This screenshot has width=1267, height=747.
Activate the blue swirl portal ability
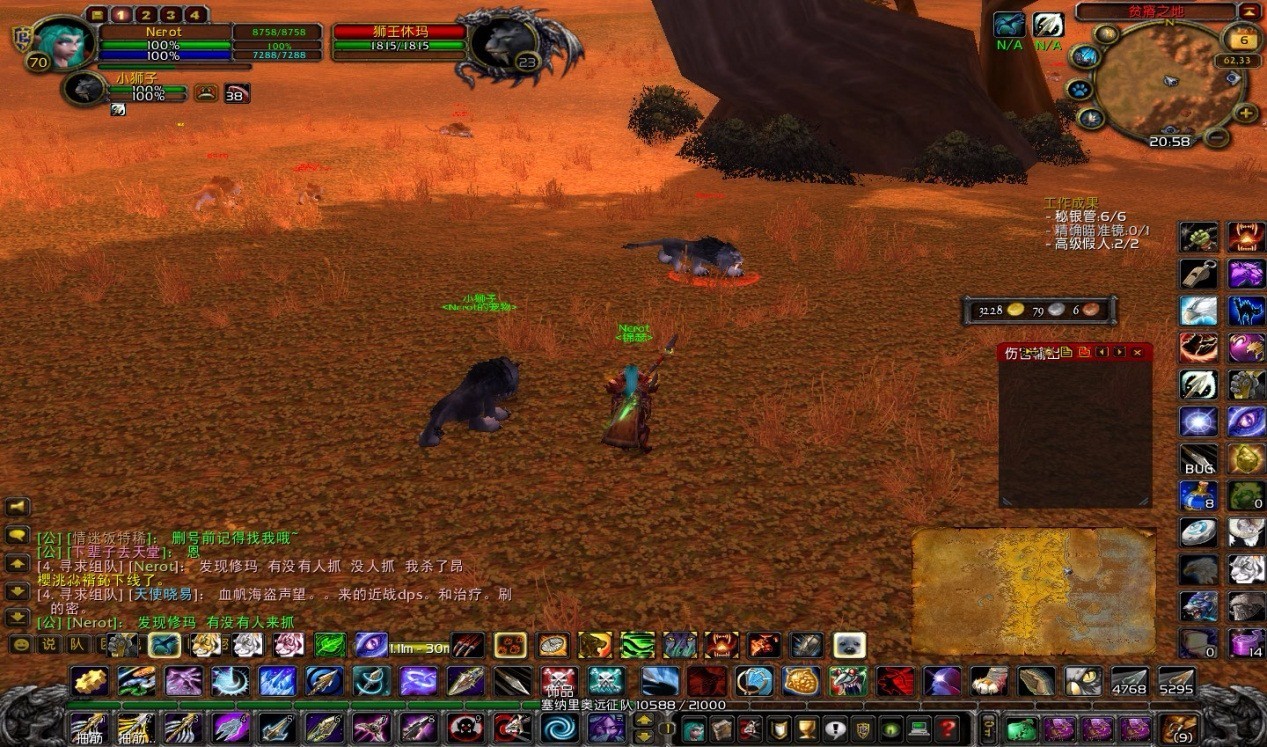[560, 727]
